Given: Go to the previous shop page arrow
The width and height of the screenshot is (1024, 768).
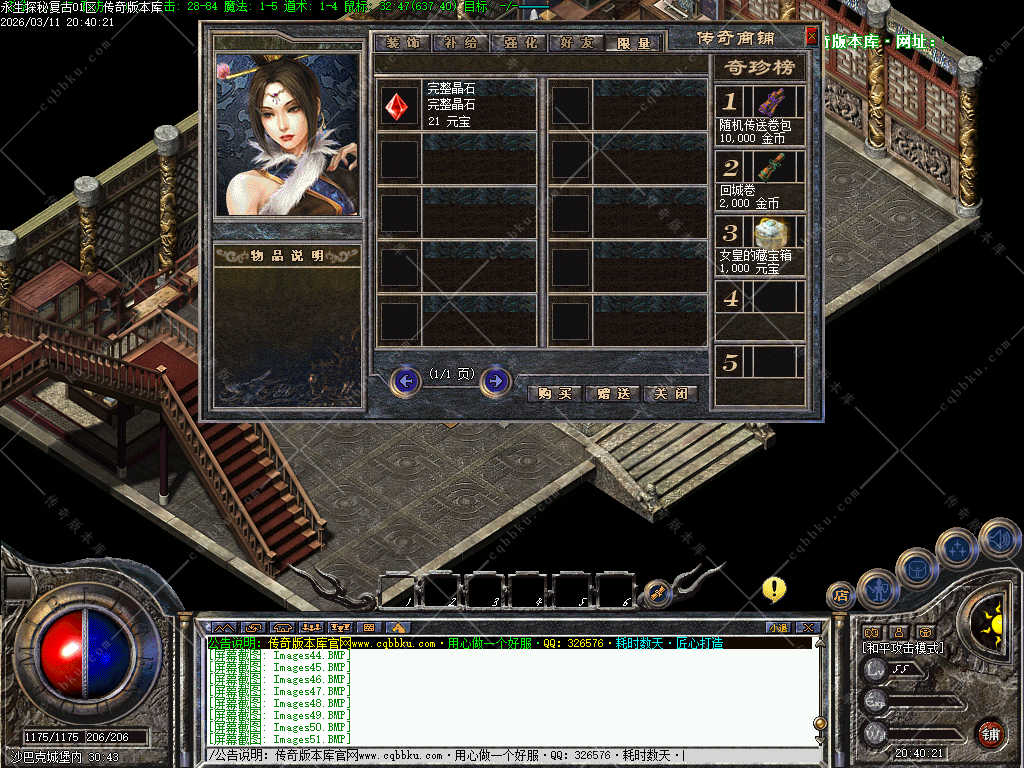Looking at the screenshot, I should click(405, 381).
